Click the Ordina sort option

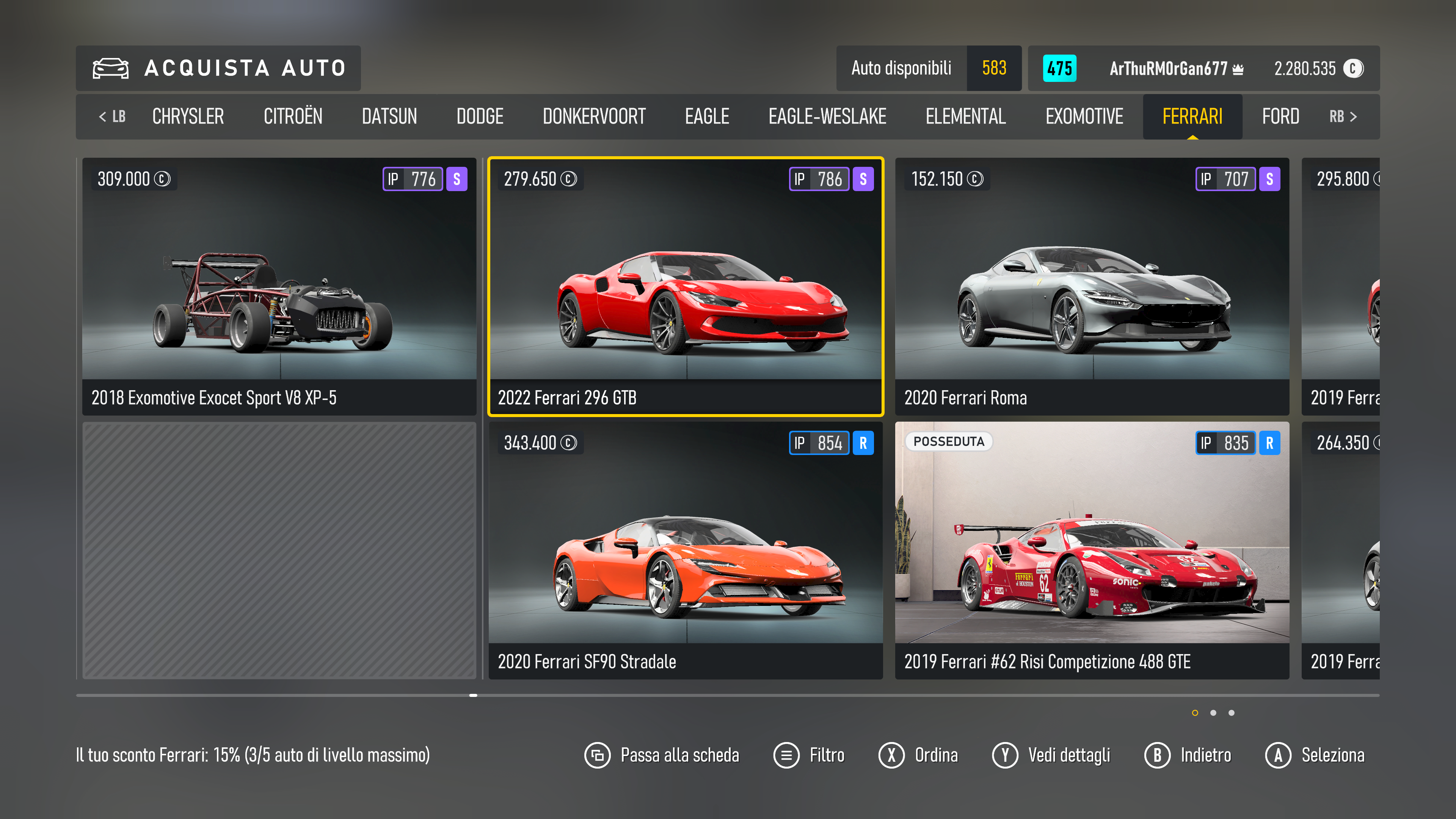tap(918, 755)
